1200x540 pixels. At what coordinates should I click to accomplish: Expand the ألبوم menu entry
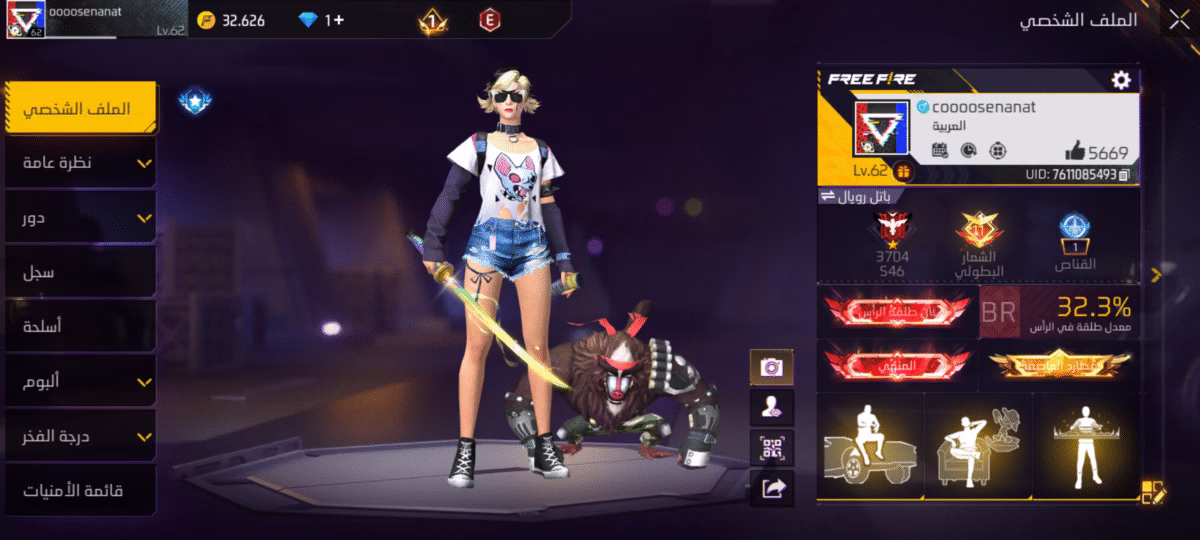[x=80, y=382]
